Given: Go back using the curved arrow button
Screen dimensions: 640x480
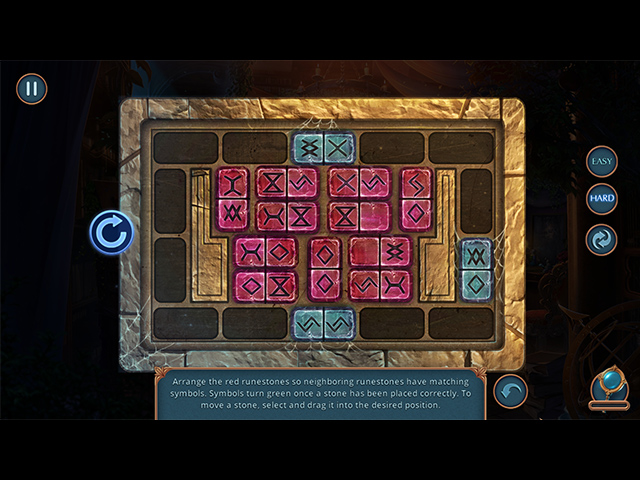Looking at the screenshot, I should (511, 391).
